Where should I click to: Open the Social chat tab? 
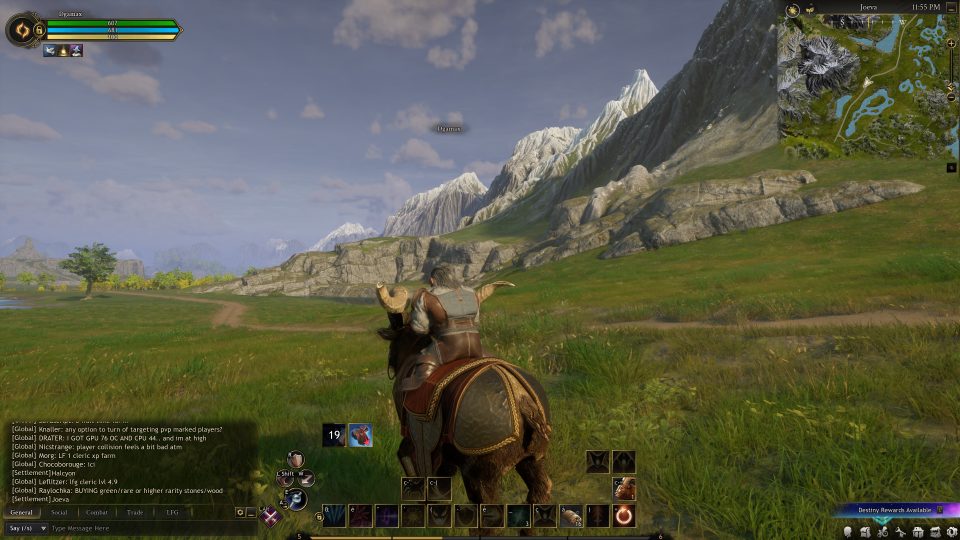point(59,512)
